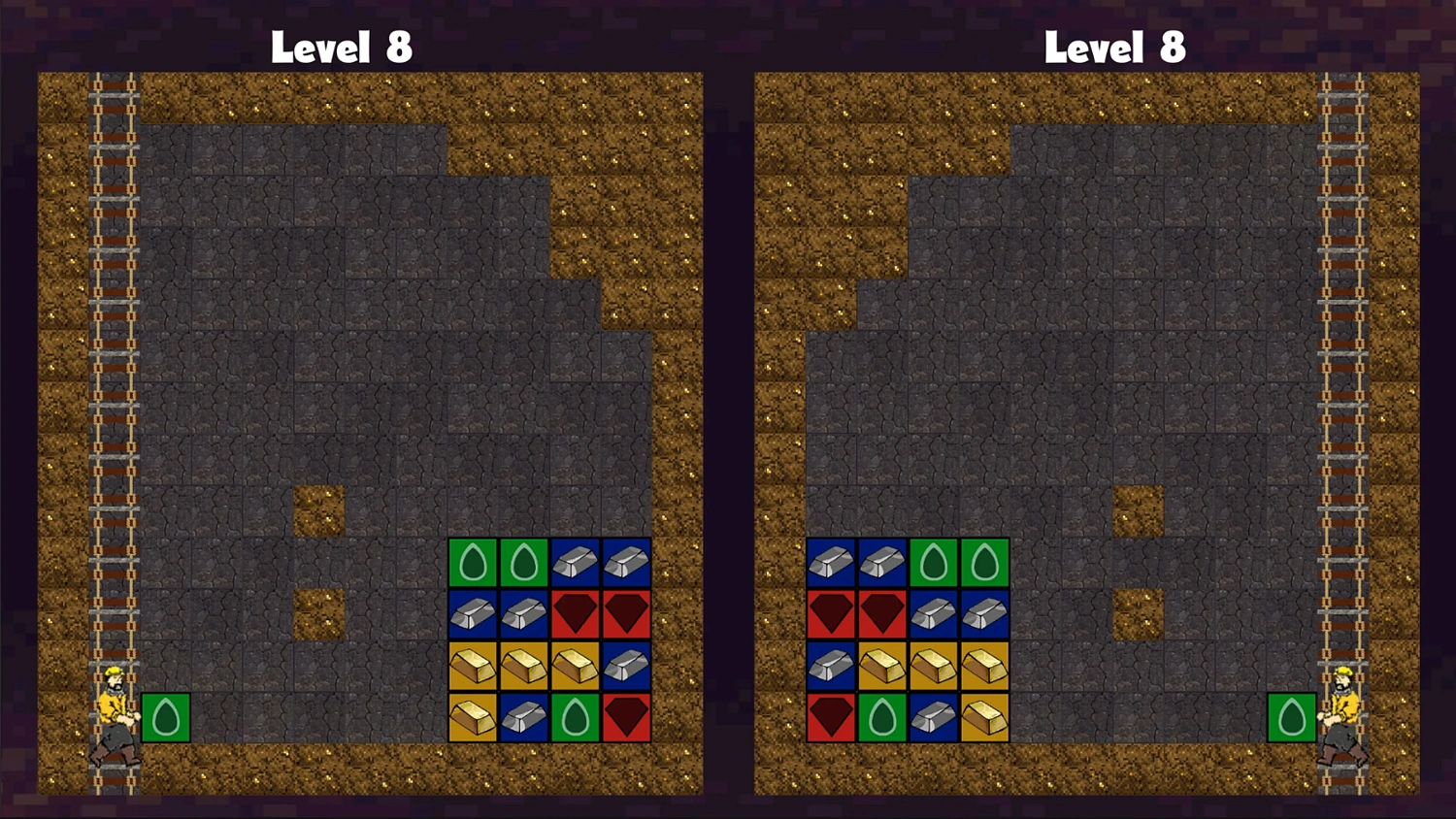Click the gold bar in the right grid's bottom row
Viewport: 1456px width, 819px height.
point(984,716)
